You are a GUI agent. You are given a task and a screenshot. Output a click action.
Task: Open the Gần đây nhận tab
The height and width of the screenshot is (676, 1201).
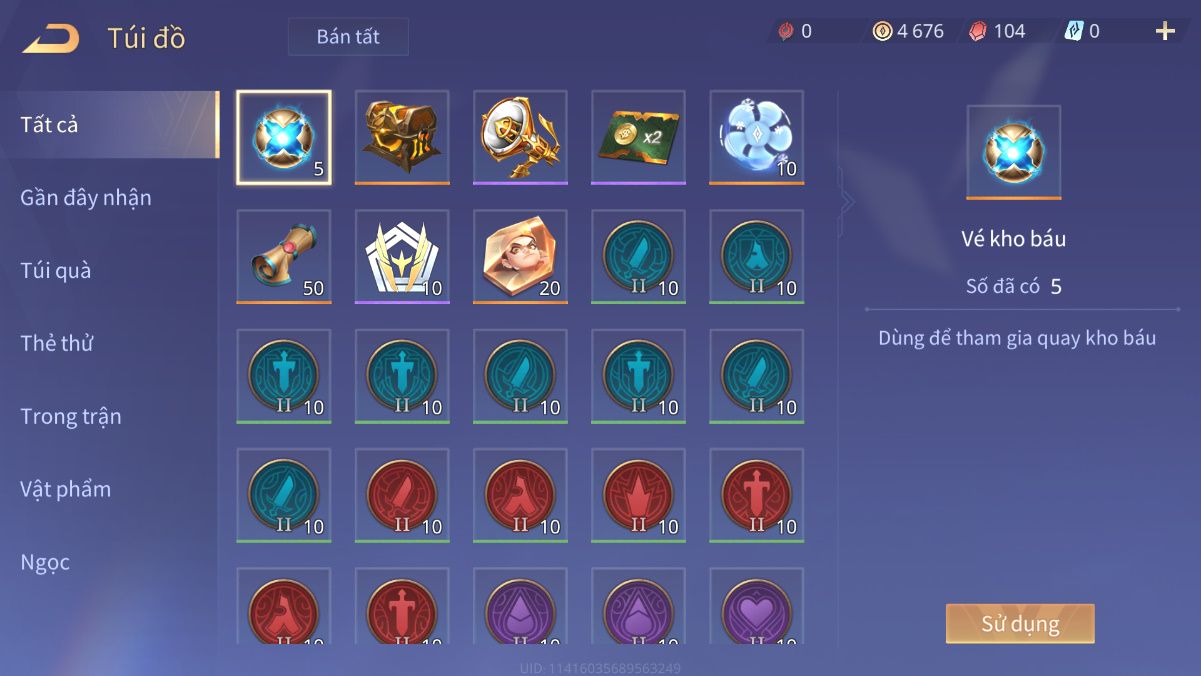click(86, 198)
